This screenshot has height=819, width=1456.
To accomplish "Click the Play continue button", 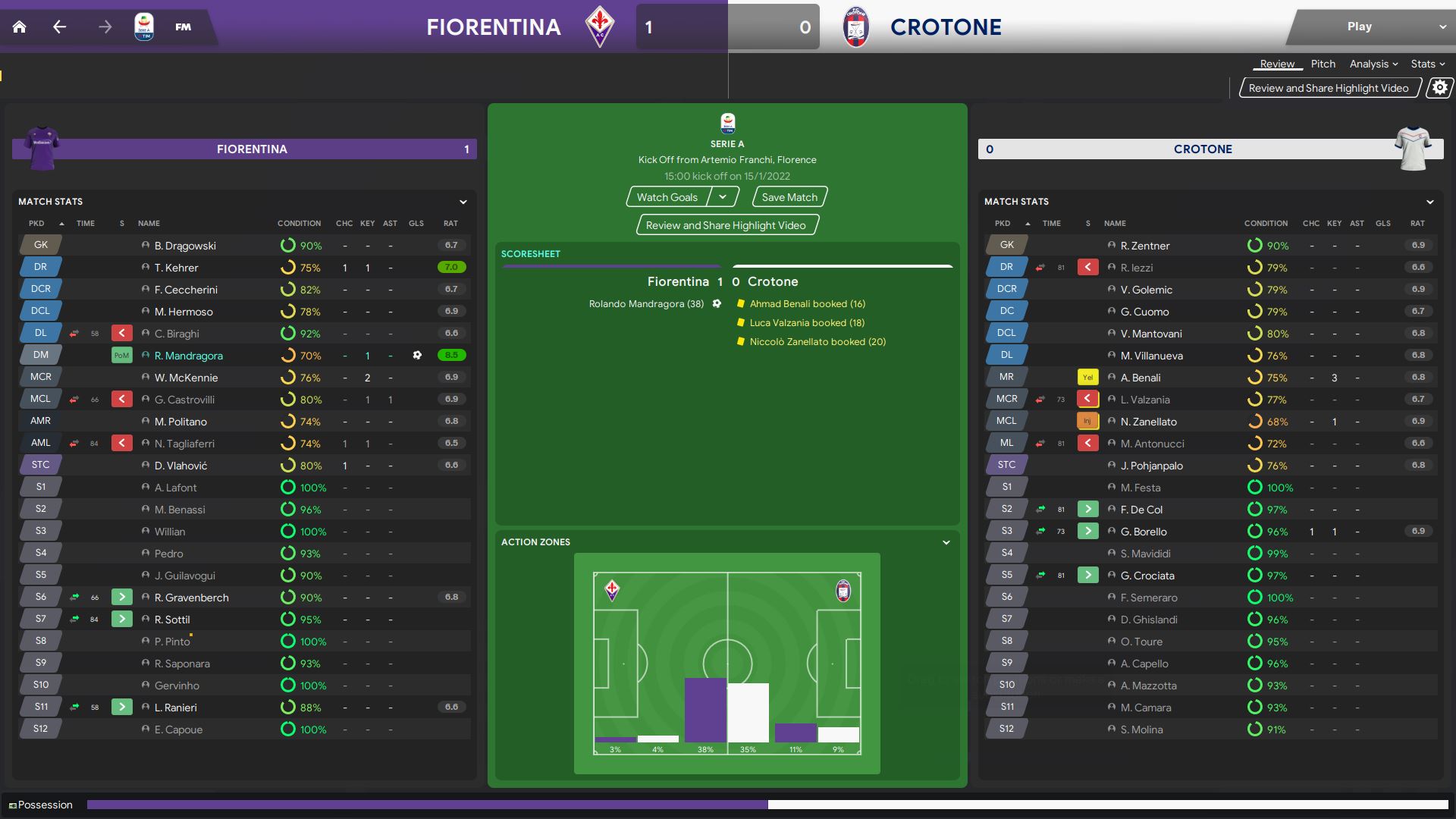I will click(1359, 27).
